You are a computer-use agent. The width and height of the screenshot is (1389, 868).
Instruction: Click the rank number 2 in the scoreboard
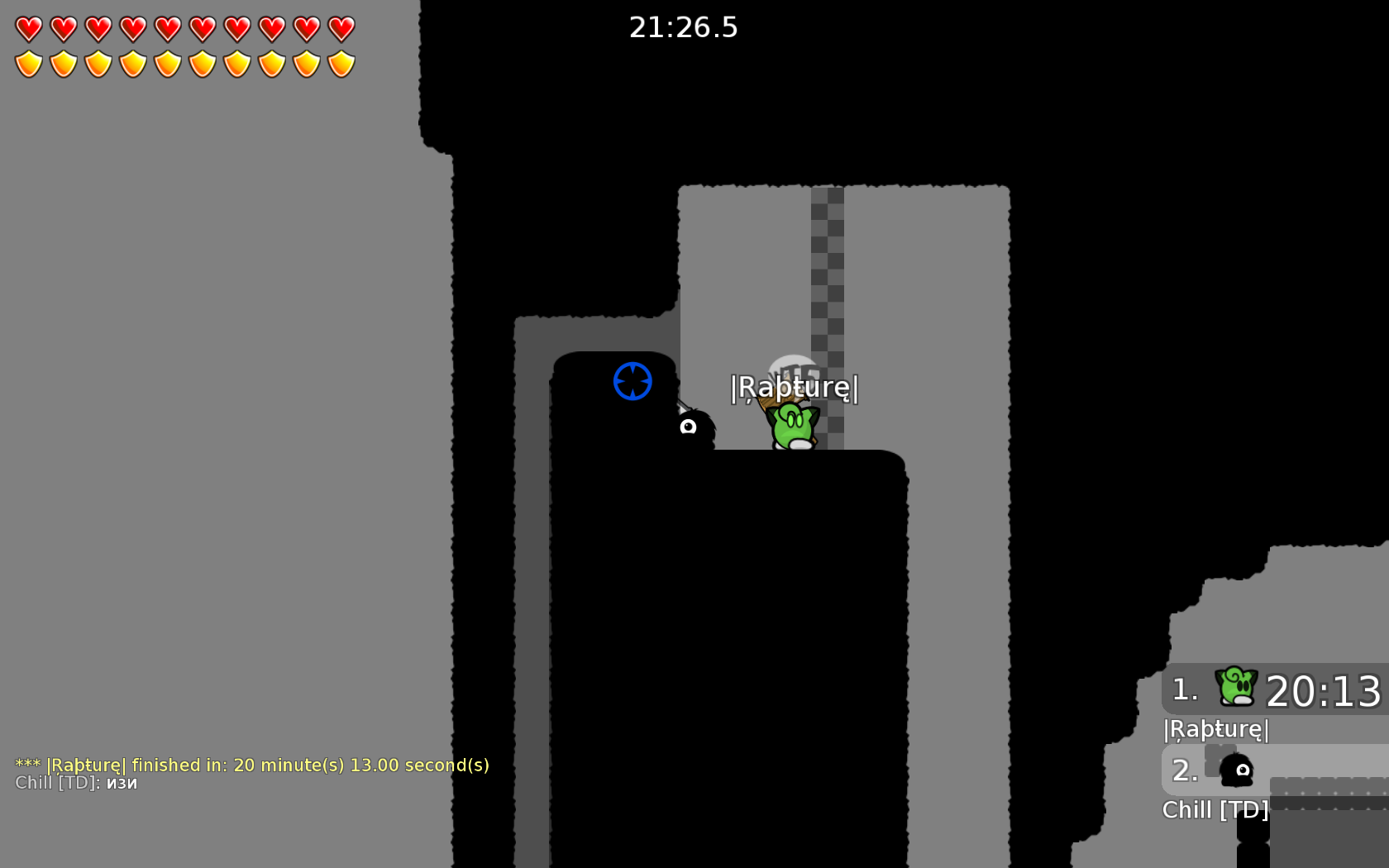(1184, 770)
